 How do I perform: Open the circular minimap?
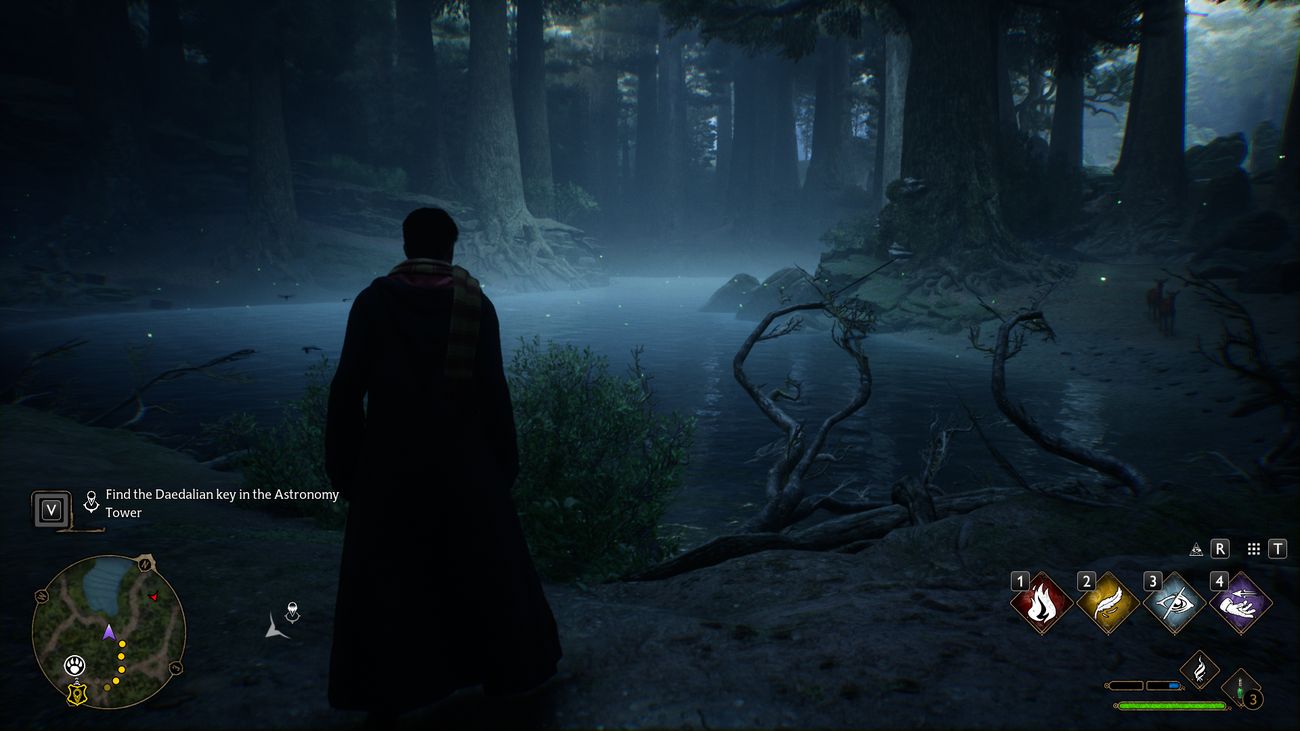(108, 632)
